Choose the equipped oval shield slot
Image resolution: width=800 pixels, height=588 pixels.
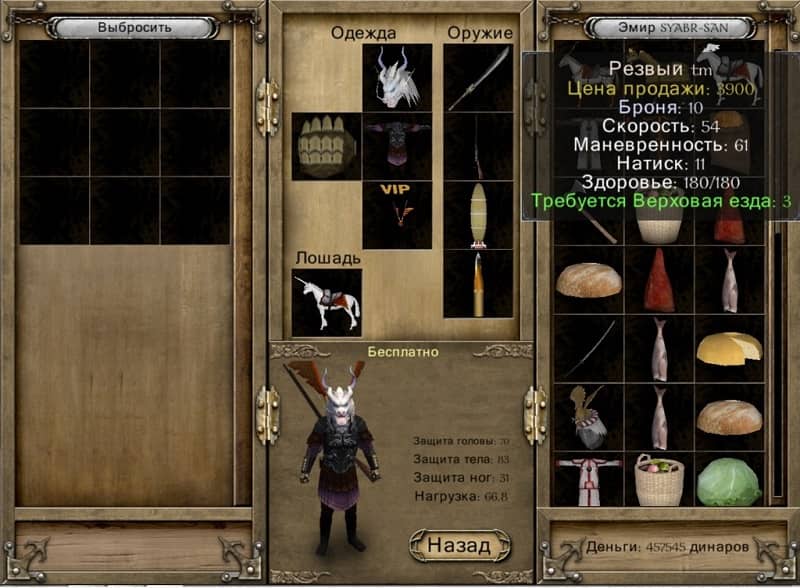coord(478,214)
